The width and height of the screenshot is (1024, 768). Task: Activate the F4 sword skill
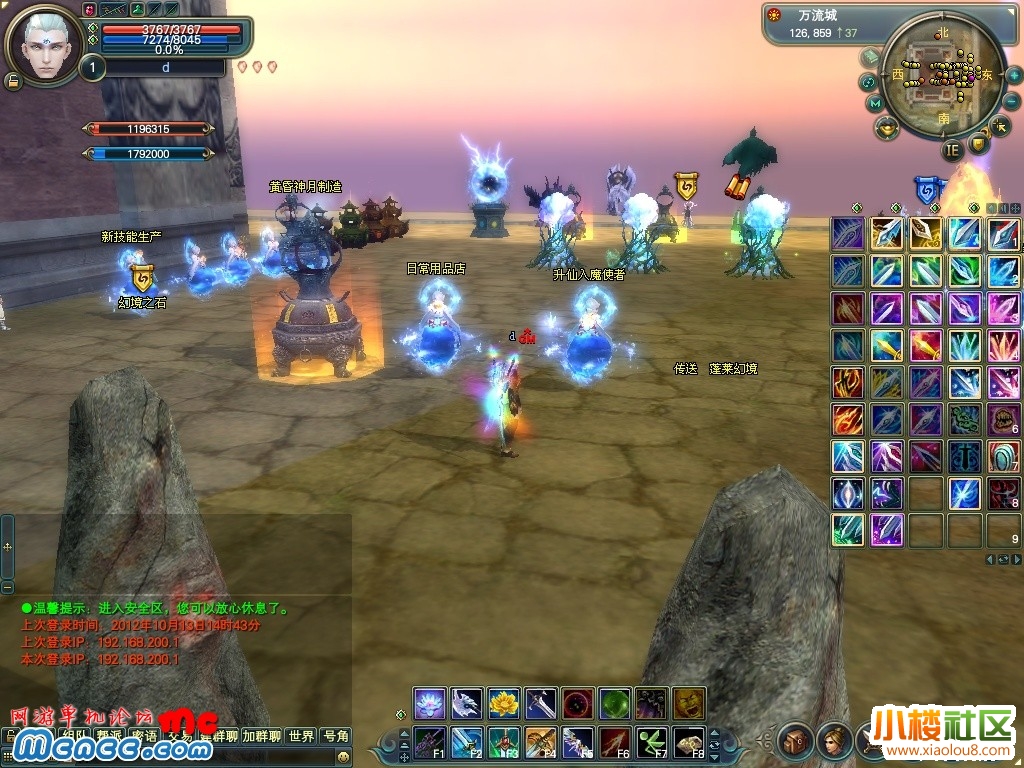pos(541,743)
